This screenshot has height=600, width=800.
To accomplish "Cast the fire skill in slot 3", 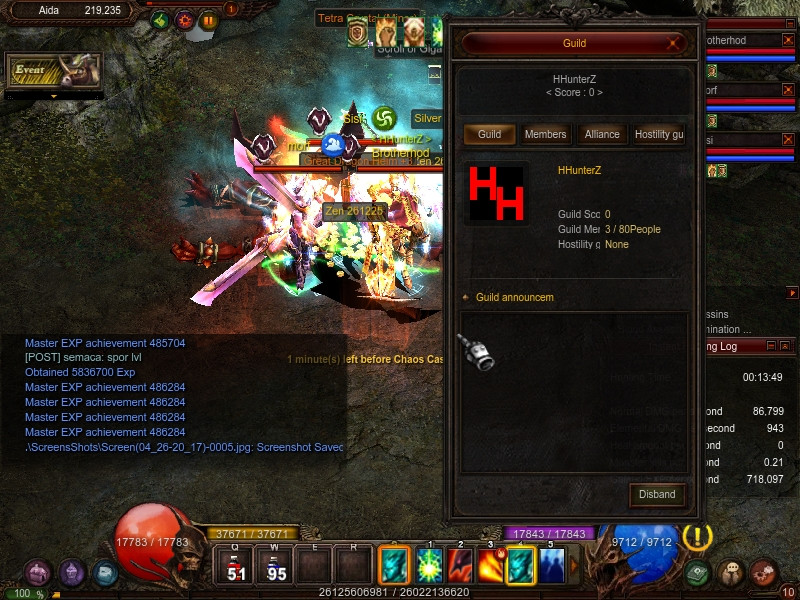I will [x=491, y=566].
